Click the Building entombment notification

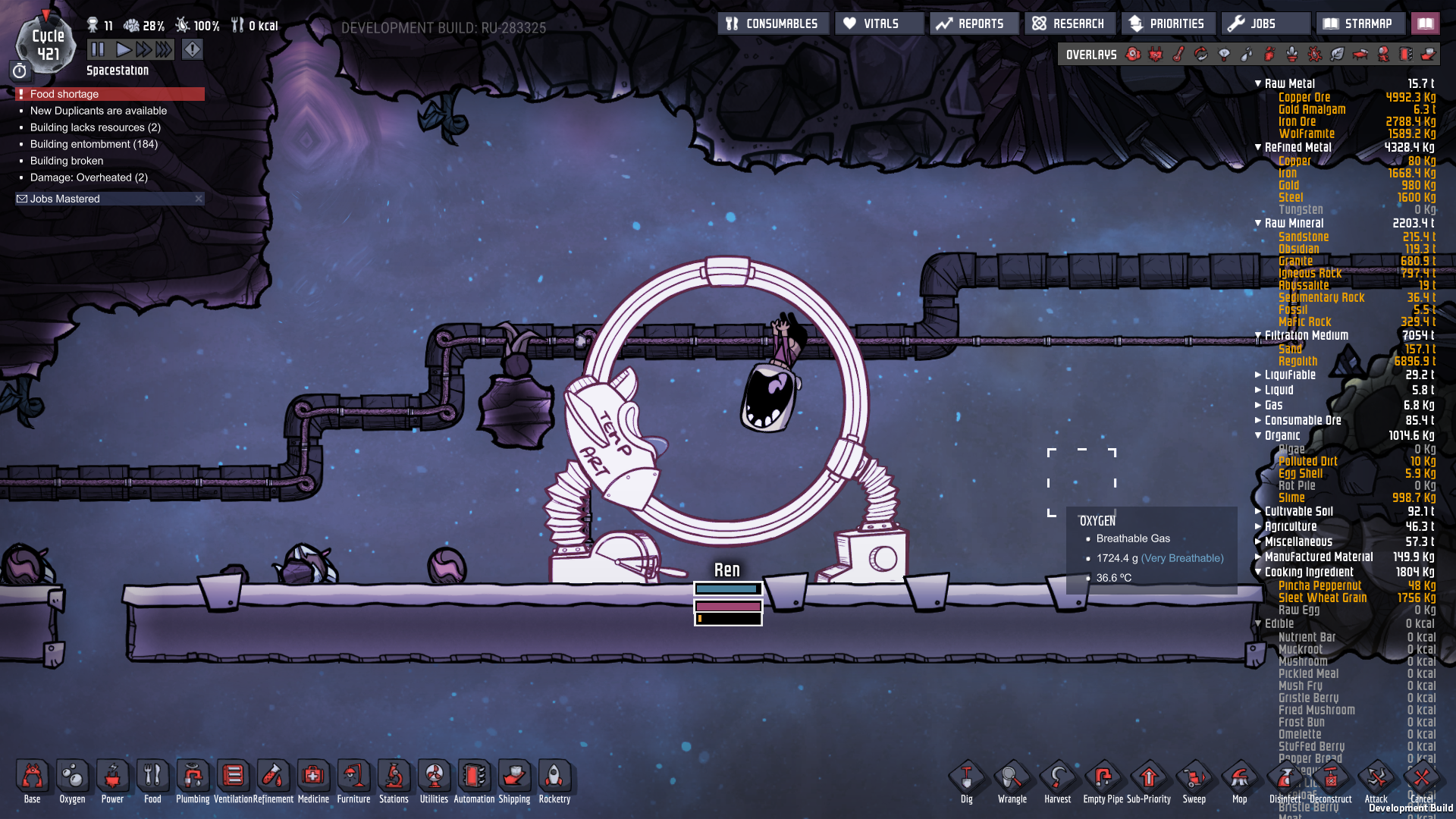(x=93, y=144)
